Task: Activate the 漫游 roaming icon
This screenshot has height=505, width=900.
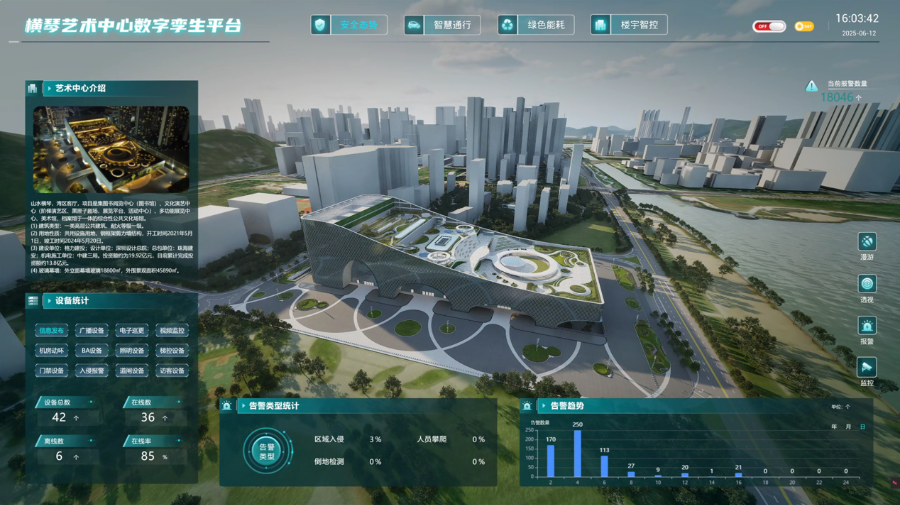Action: tap(867, 243)
